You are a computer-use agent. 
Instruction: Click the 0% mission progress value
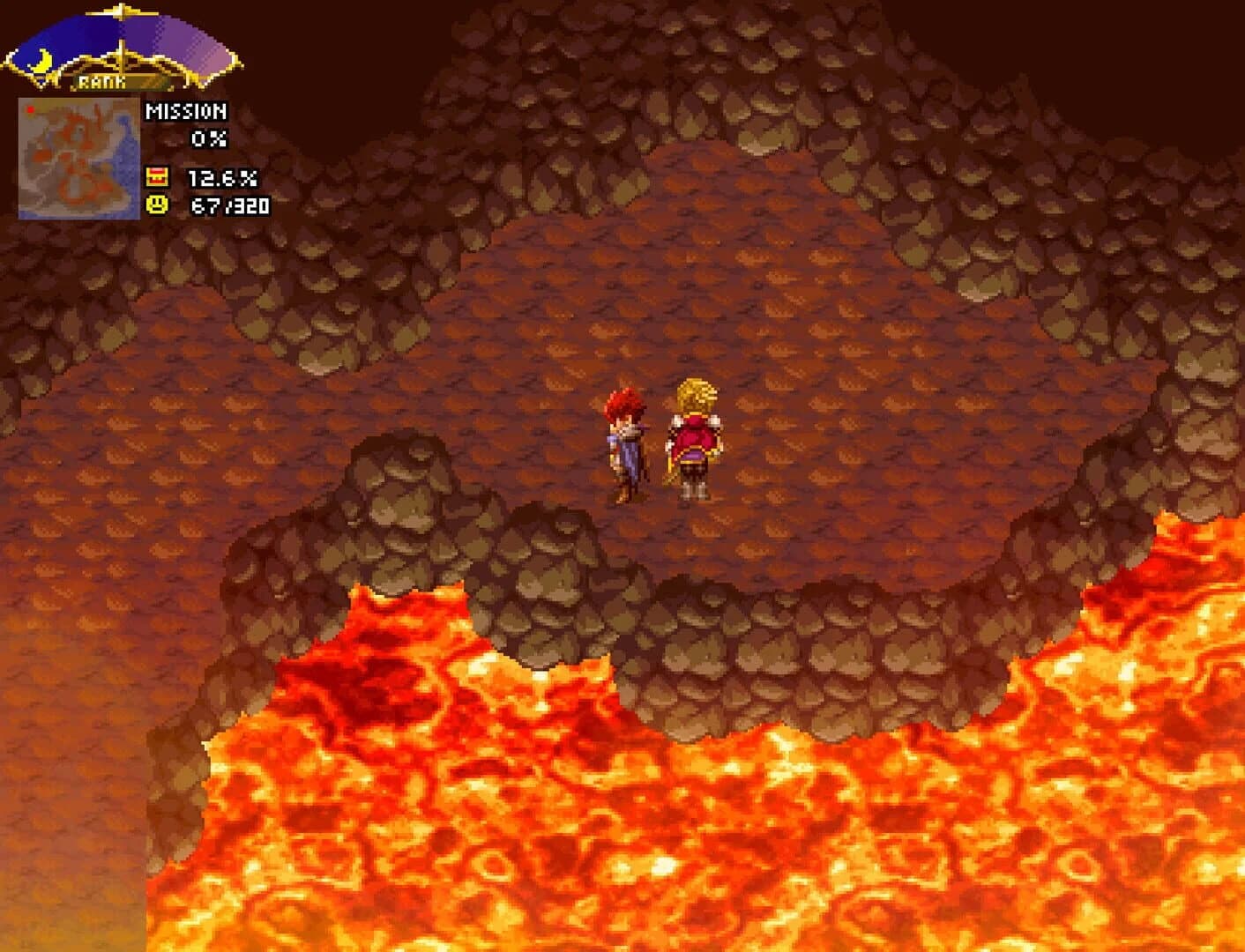coord(208,138)
